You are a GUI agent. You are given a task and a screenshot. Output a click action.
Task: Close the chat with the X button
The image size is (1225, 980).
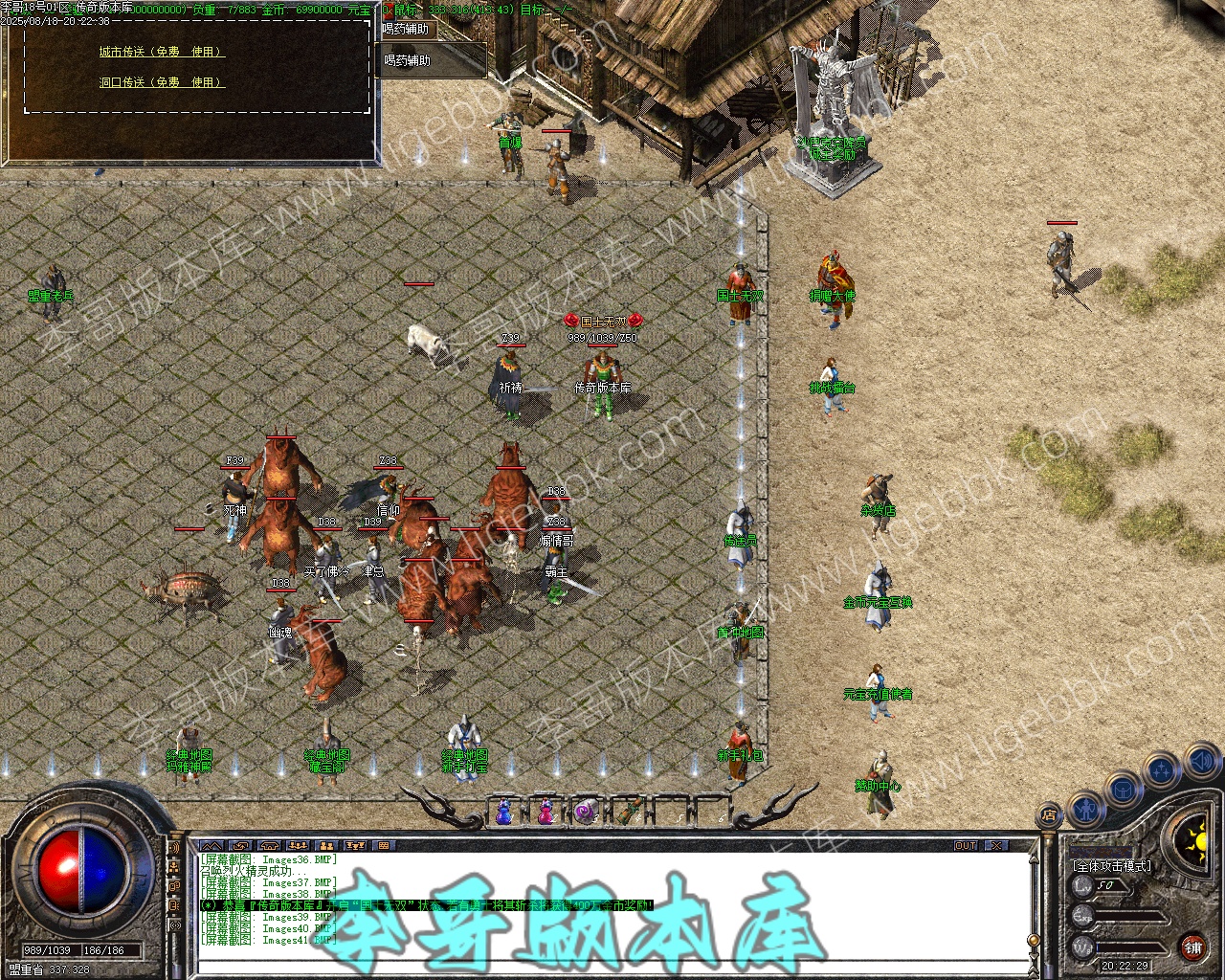[996, 846]
